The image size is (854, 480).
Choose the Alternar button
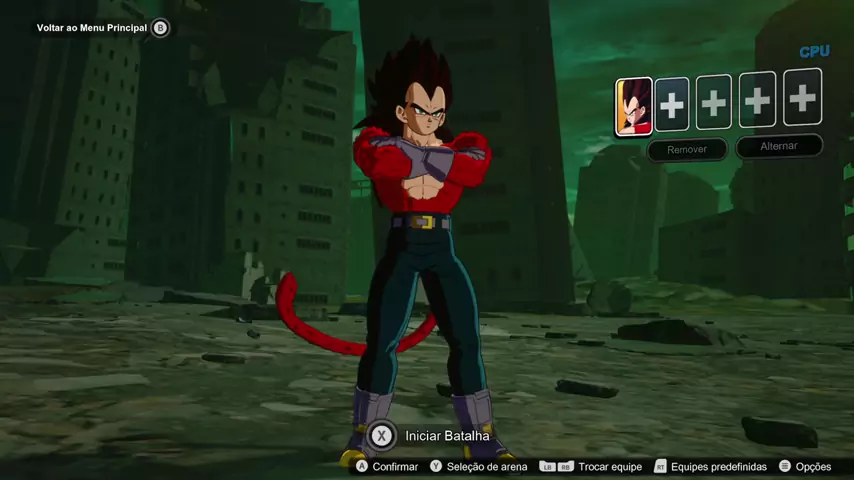(x=779, y=146)
